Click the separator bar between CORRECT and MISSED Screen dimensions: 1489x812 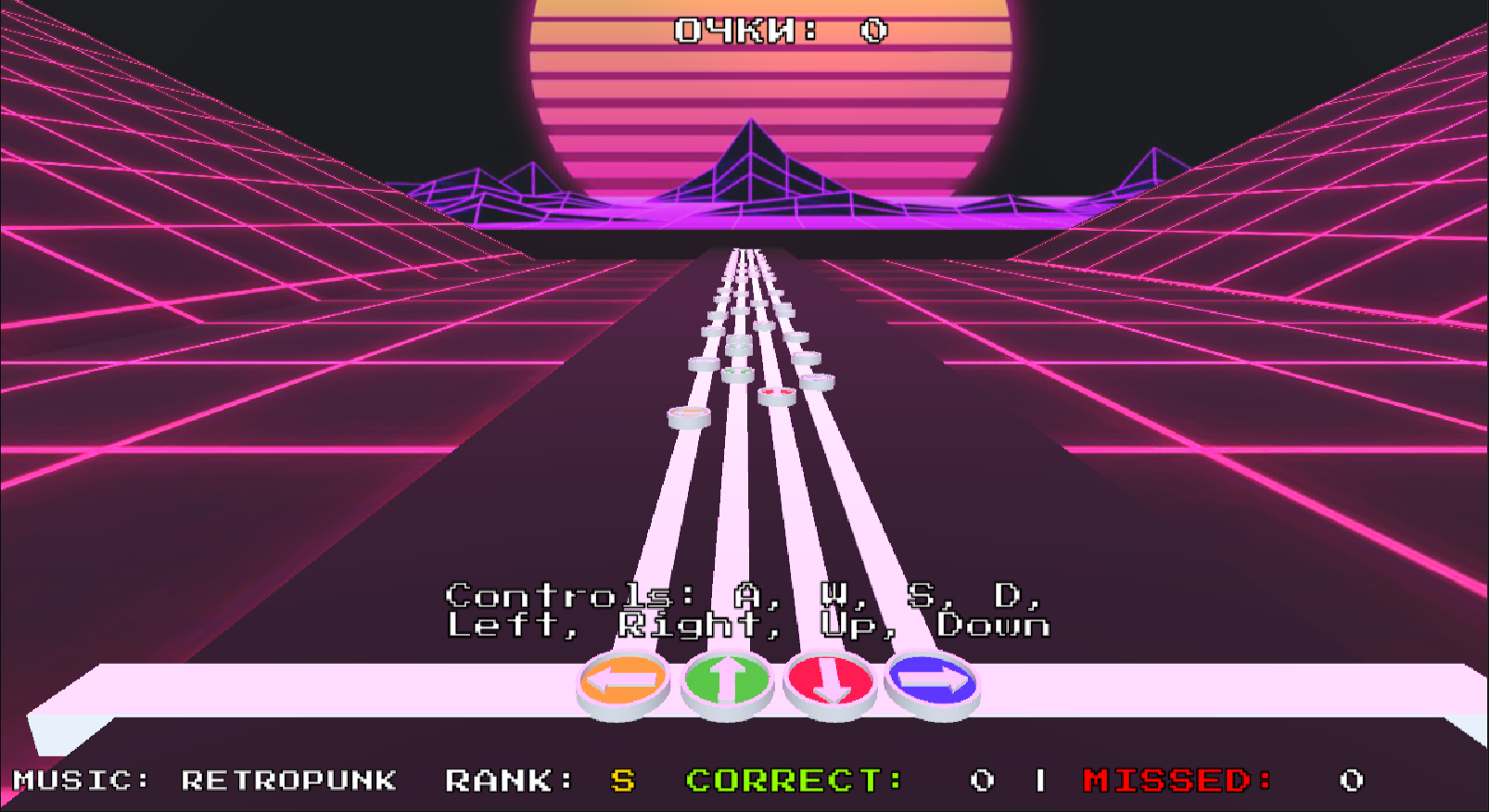pos(1042,780)
